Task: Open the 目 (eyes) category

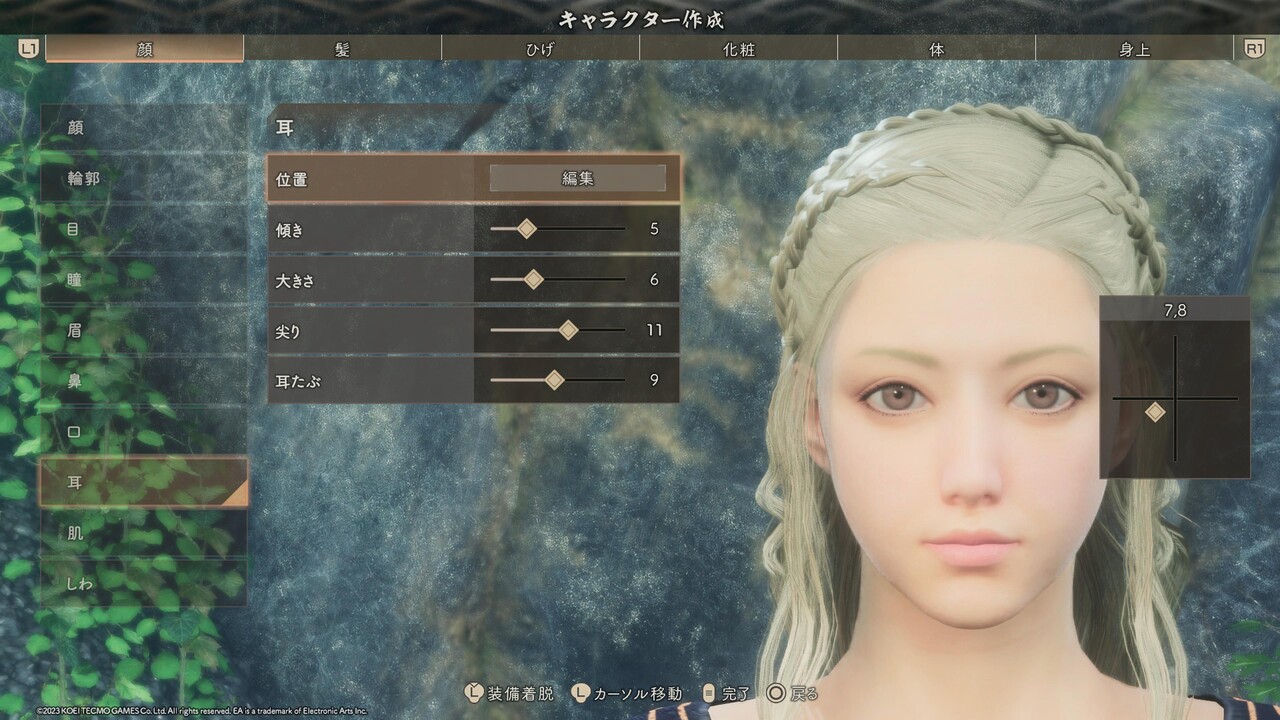Action: [143, 229]
